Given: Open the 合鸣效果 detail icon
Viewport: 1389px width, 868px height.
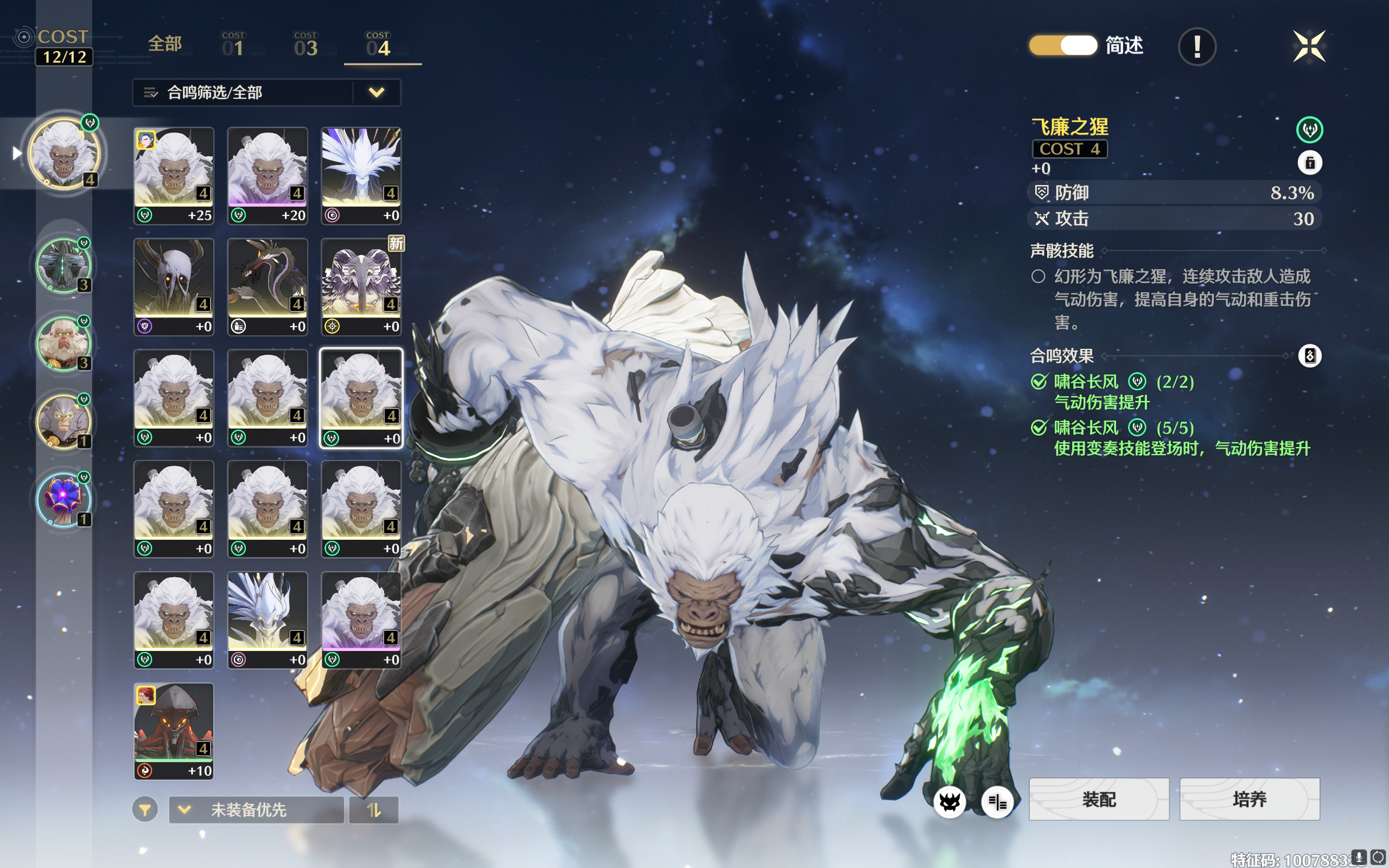Looking at the screenshot, I should click(1309, 356).
